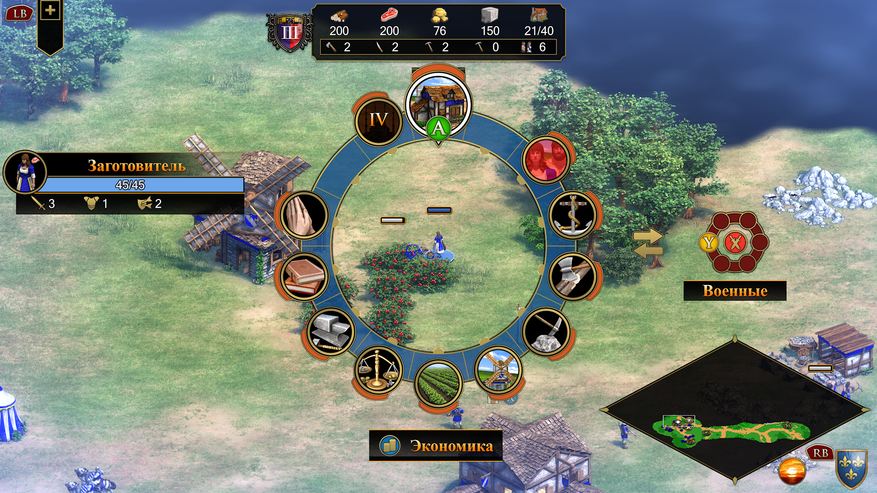The width and height of the screenshot is (877, 493).
Task: Select the house building in the radial menu
Action: point(437,103)
